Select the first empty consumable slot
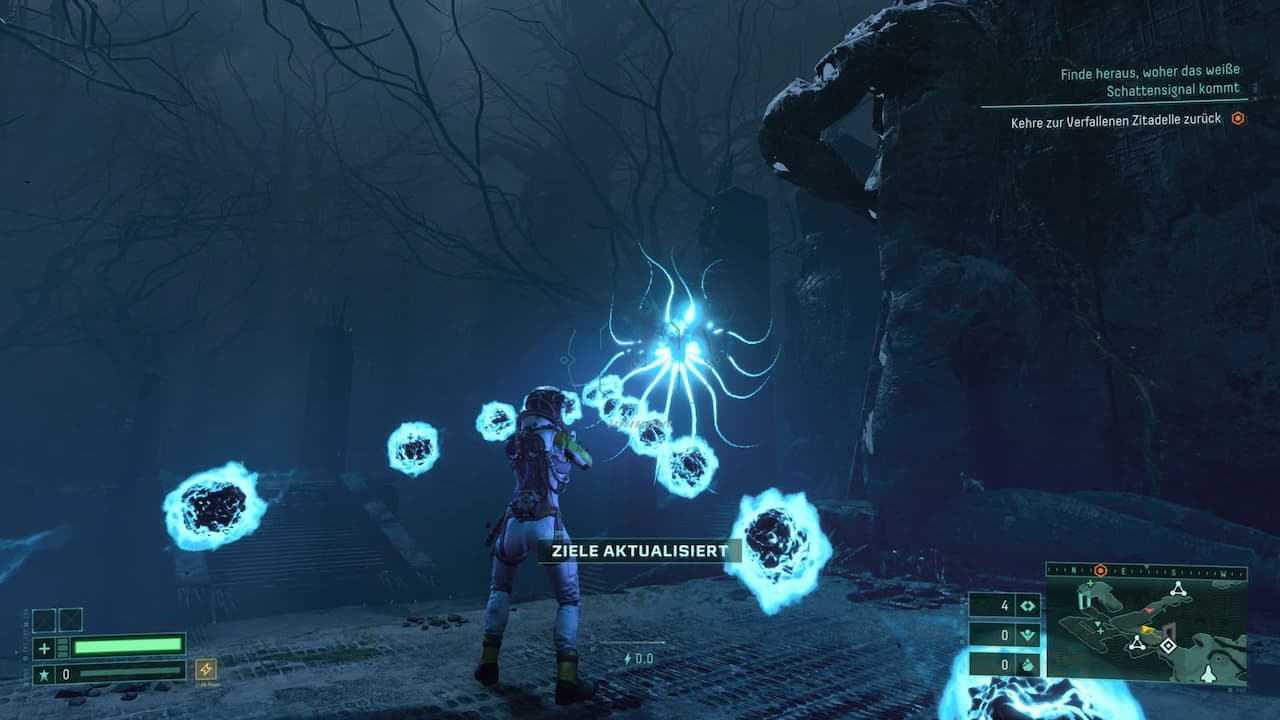This screenshot has height=720, width=1280. (x=44, y=620)
